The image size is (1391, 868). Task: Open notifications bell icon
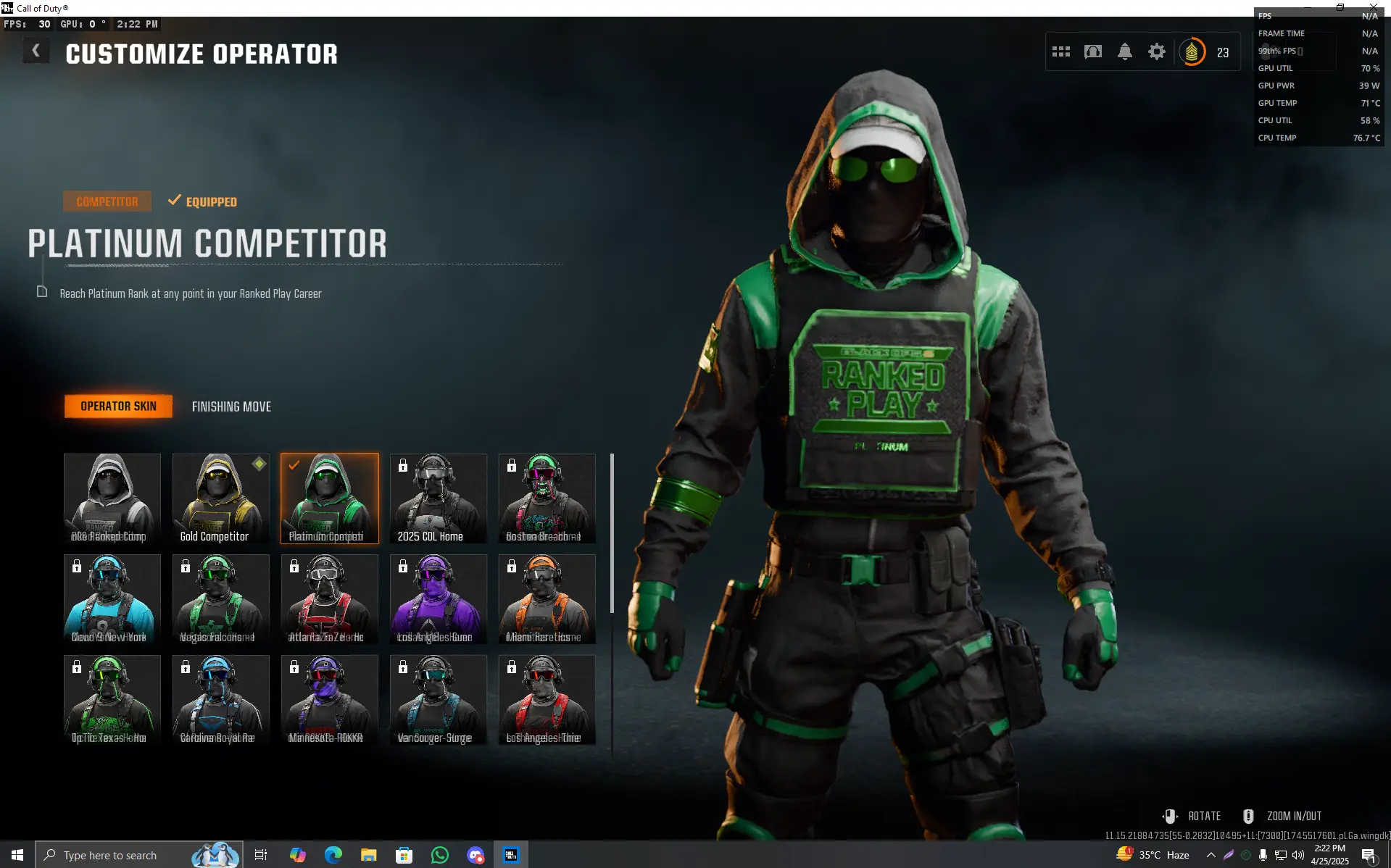pos(1125,51)
